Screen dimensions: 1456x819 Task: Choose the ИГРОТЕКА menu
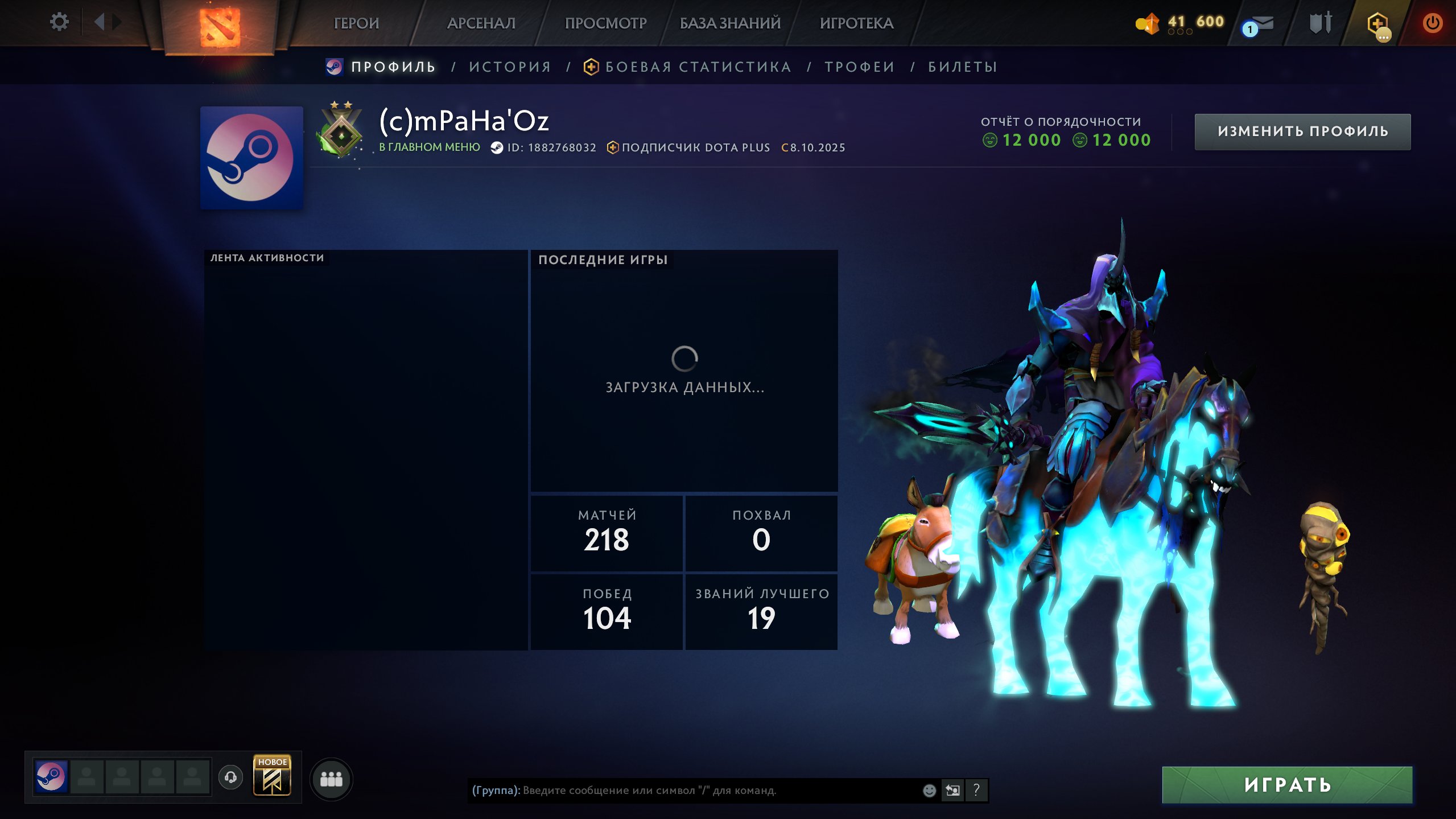coord(856,23)
